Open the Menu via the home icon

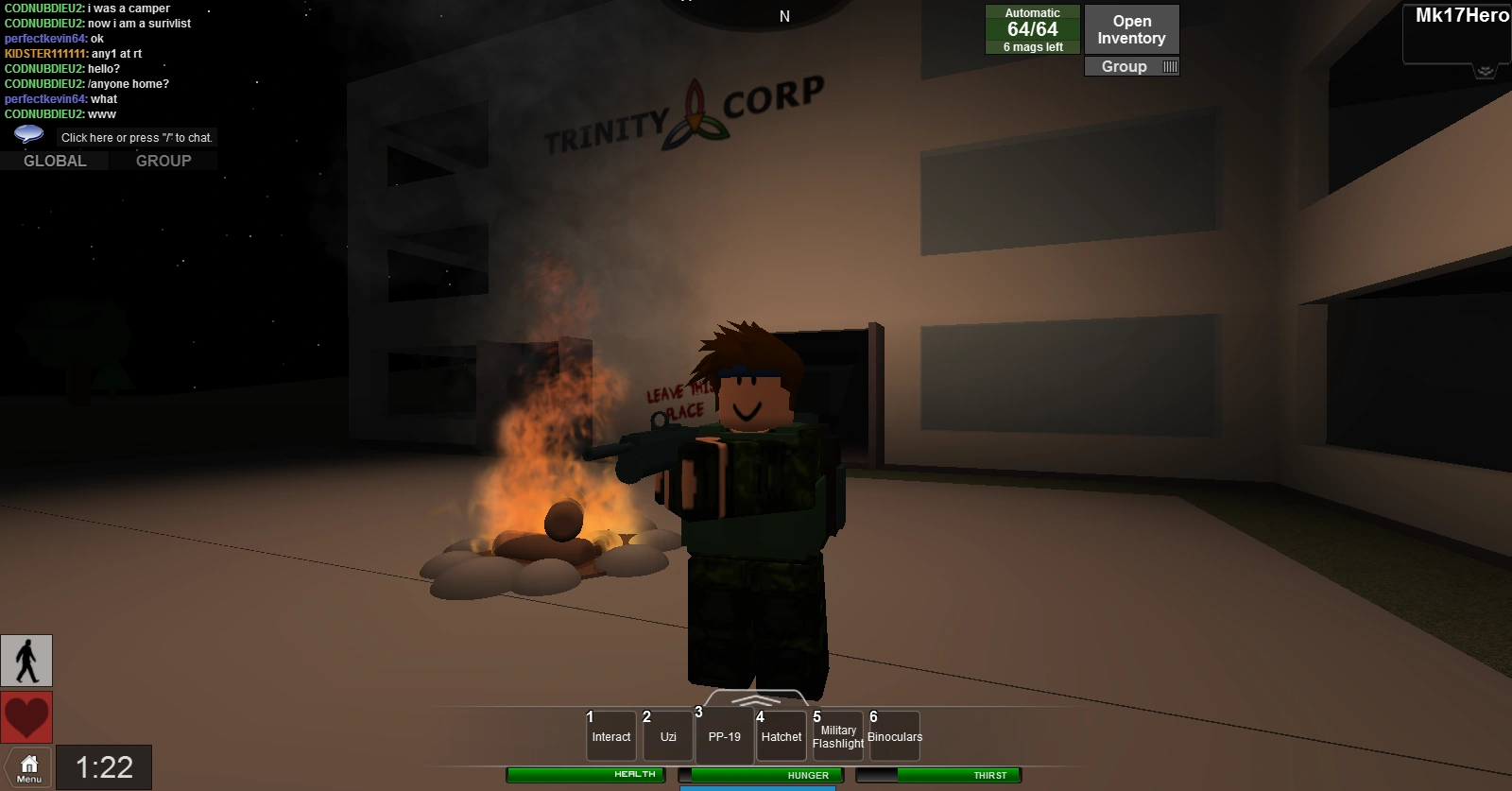[x=27, y=766]
